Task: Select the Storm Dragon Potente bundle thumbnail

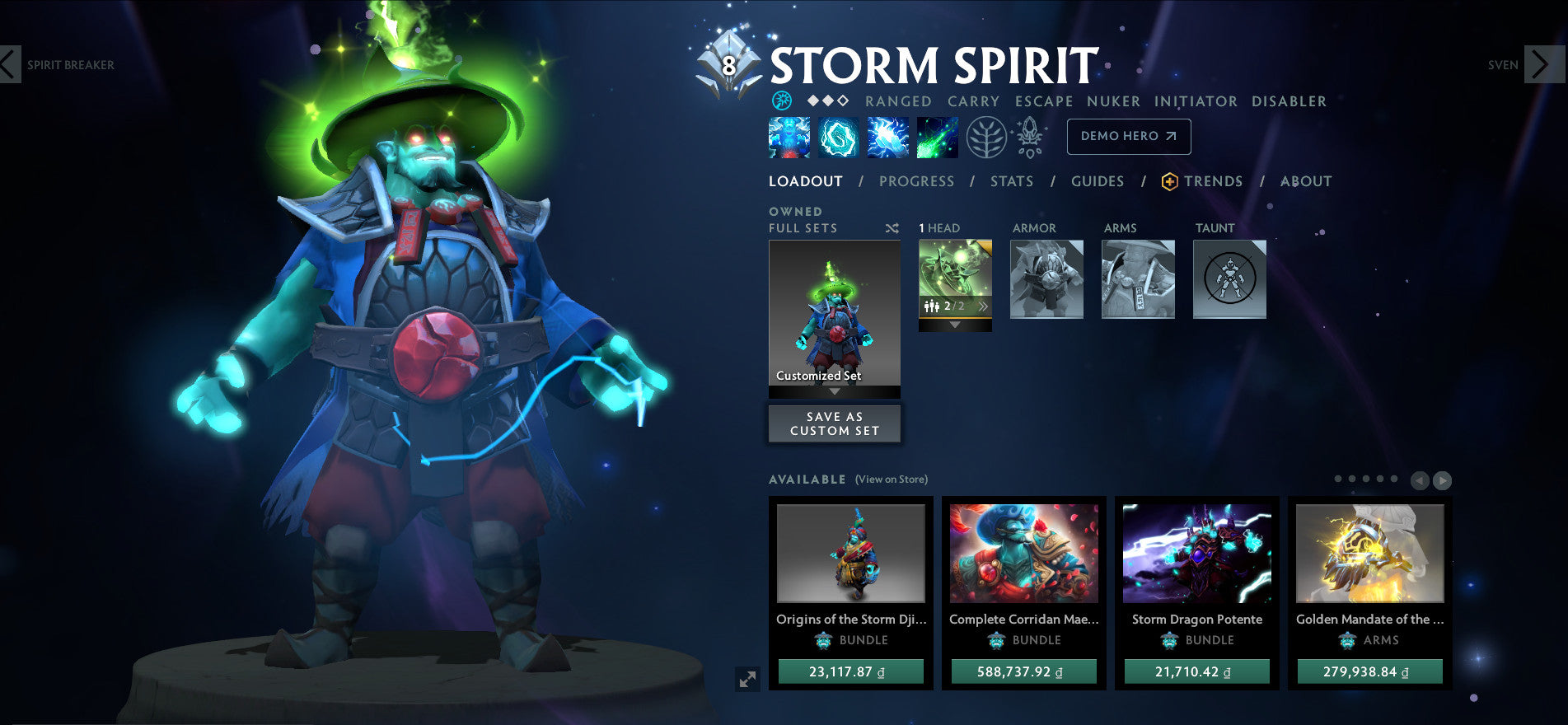Action: [1196, 556]
